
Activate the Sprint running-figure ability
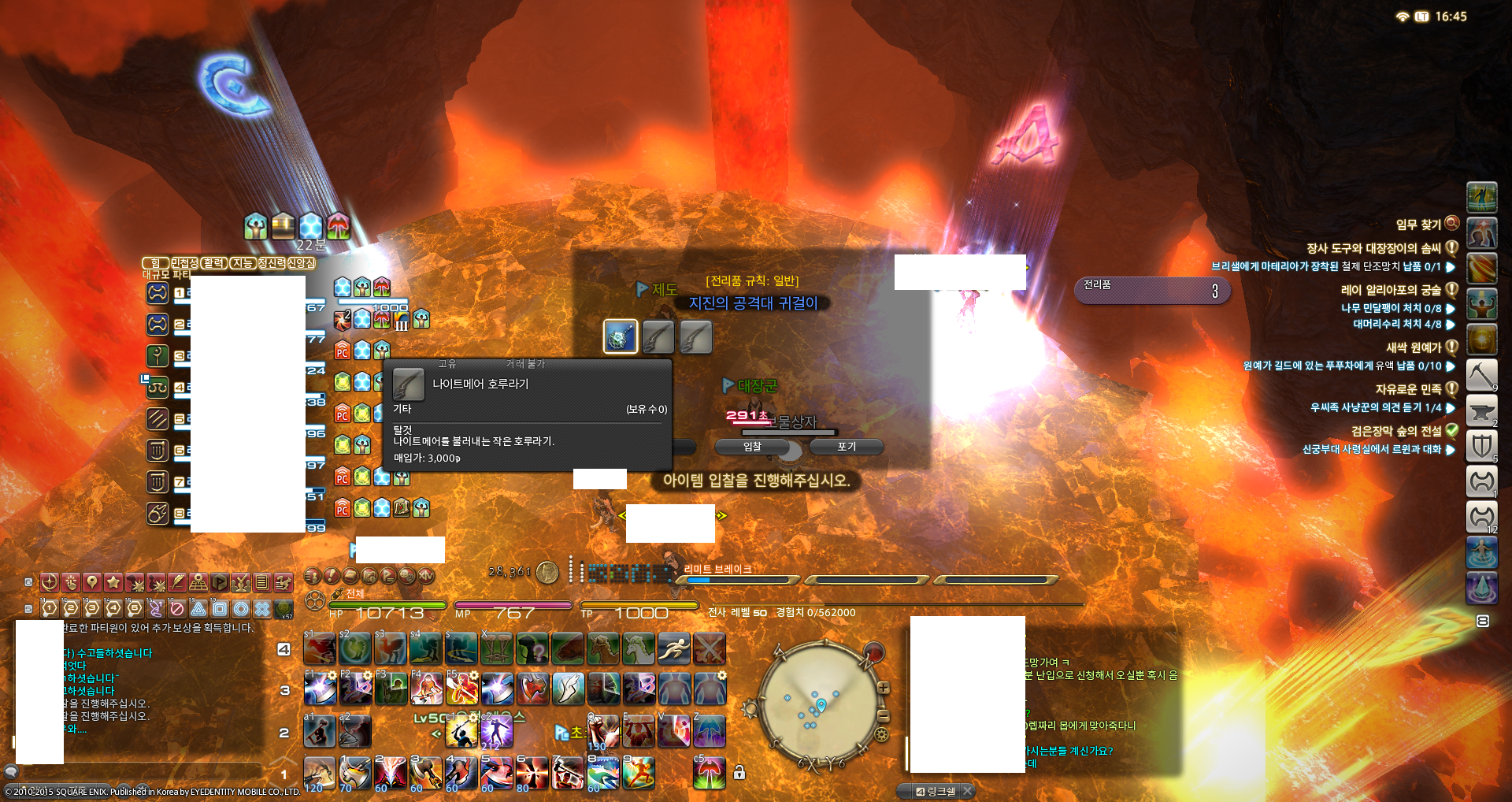[x=673, y=649]
